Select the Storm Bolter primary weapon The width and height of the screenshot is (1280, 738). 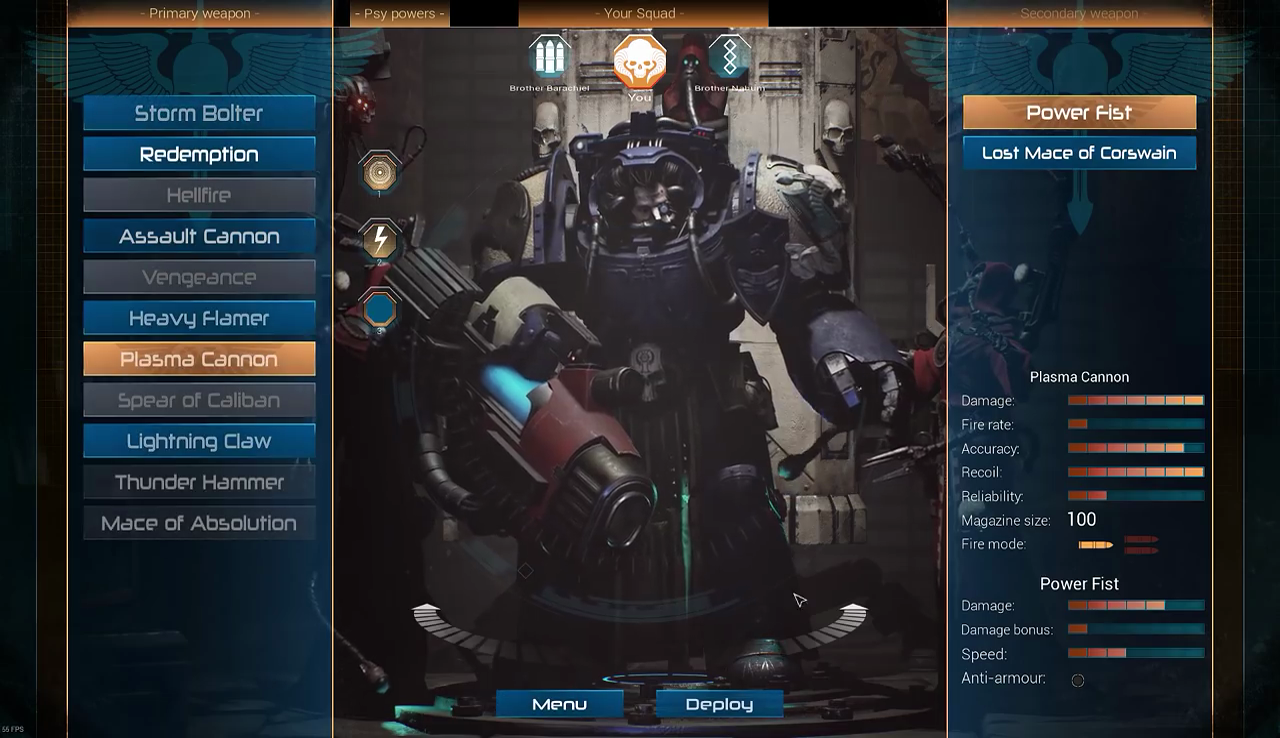coord(199,113)
